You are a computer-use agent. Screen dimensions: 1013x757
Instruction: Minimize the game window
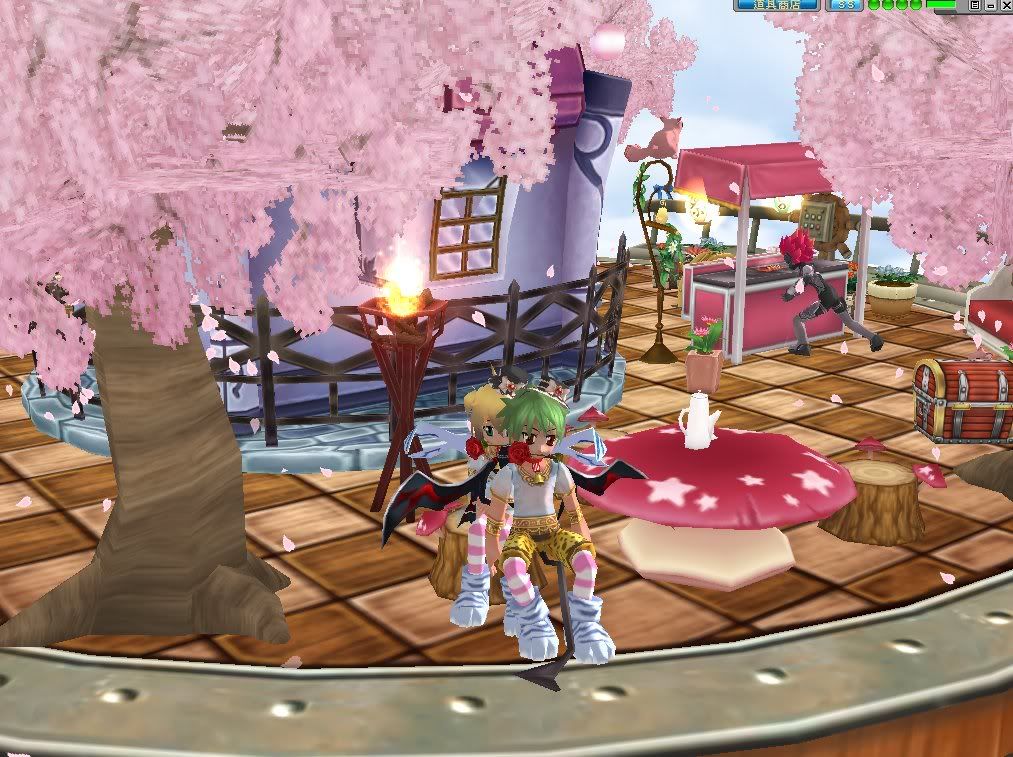click(x=989, y=5)
